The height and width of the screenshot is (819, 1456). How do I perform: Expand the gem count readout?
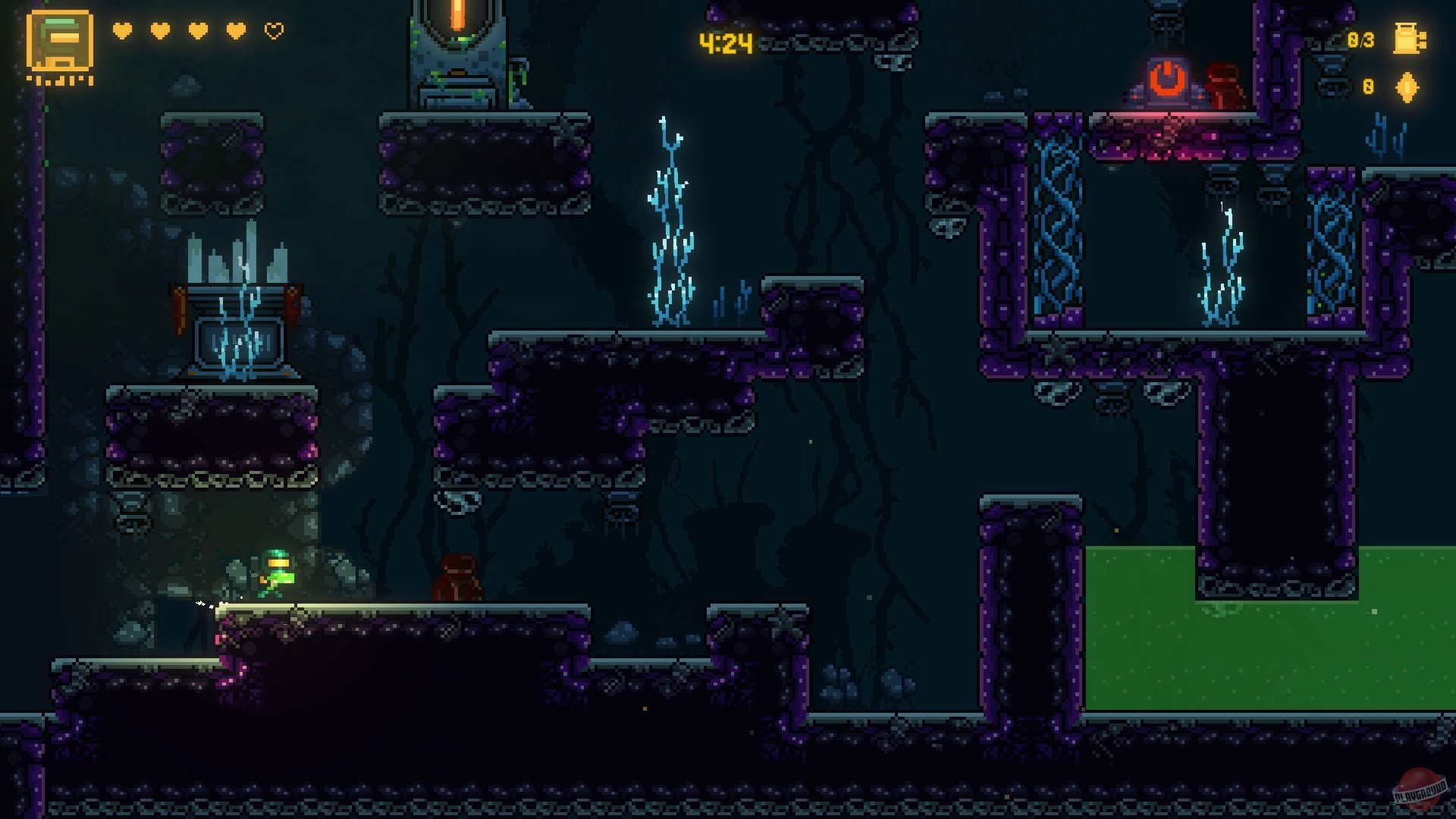(x=1367, y=86)
